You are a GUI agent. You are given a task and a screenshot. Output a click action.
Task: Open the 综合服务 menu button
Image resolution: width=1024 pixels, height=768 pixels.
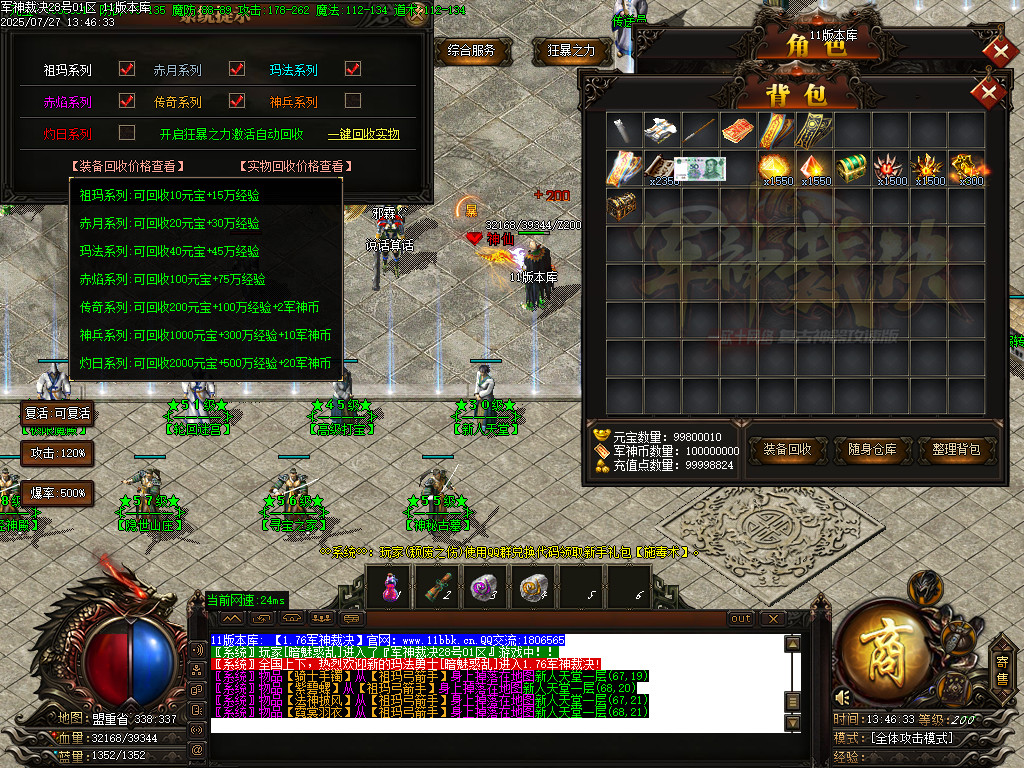tap(472, 50)
